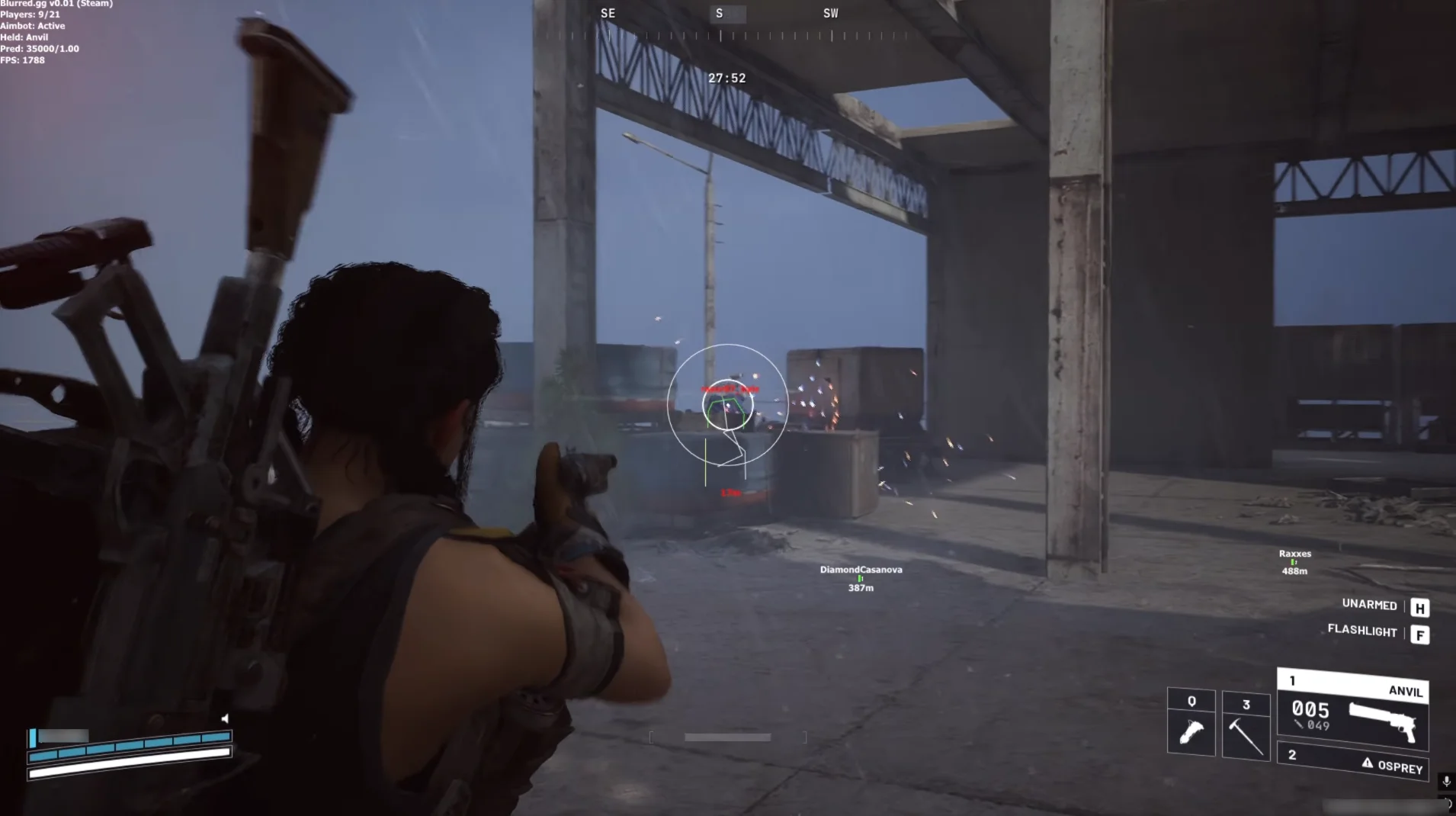Click the Unarmed stance label

click(x=1369, y=605)
